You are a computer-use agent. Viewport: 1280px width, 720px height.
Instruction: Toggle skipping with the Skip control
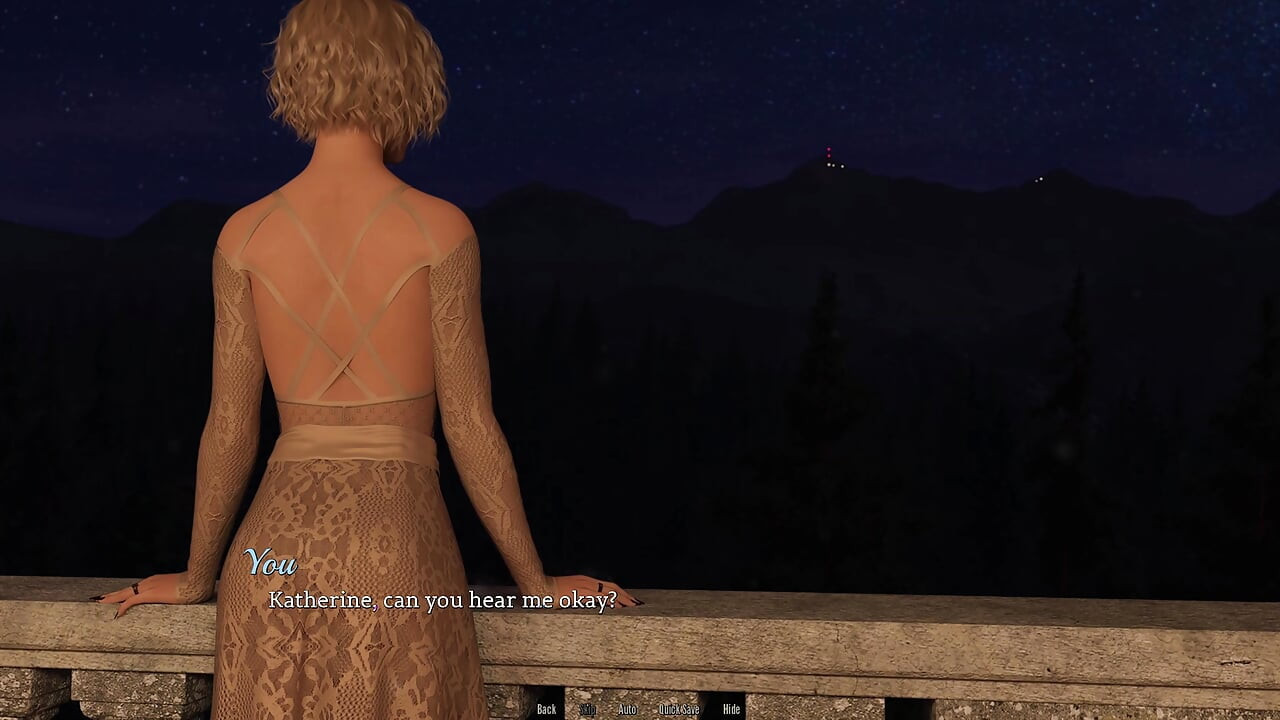pos(588,709)
